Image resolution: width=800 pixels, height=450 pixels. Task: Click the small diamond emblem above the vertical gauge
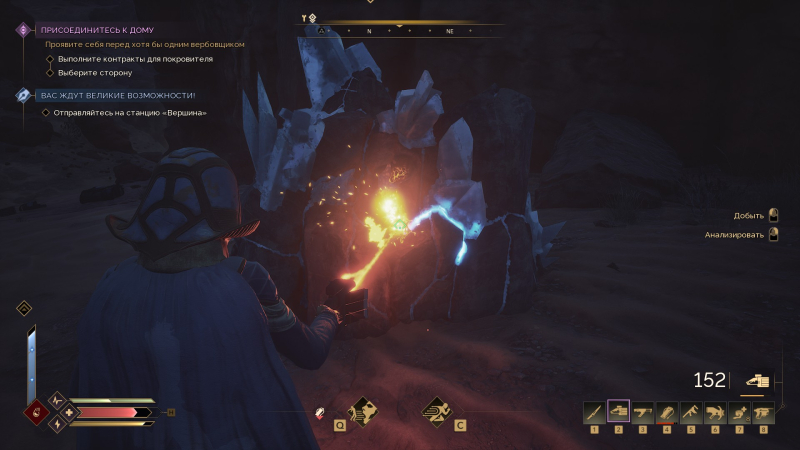pos(24,308)
